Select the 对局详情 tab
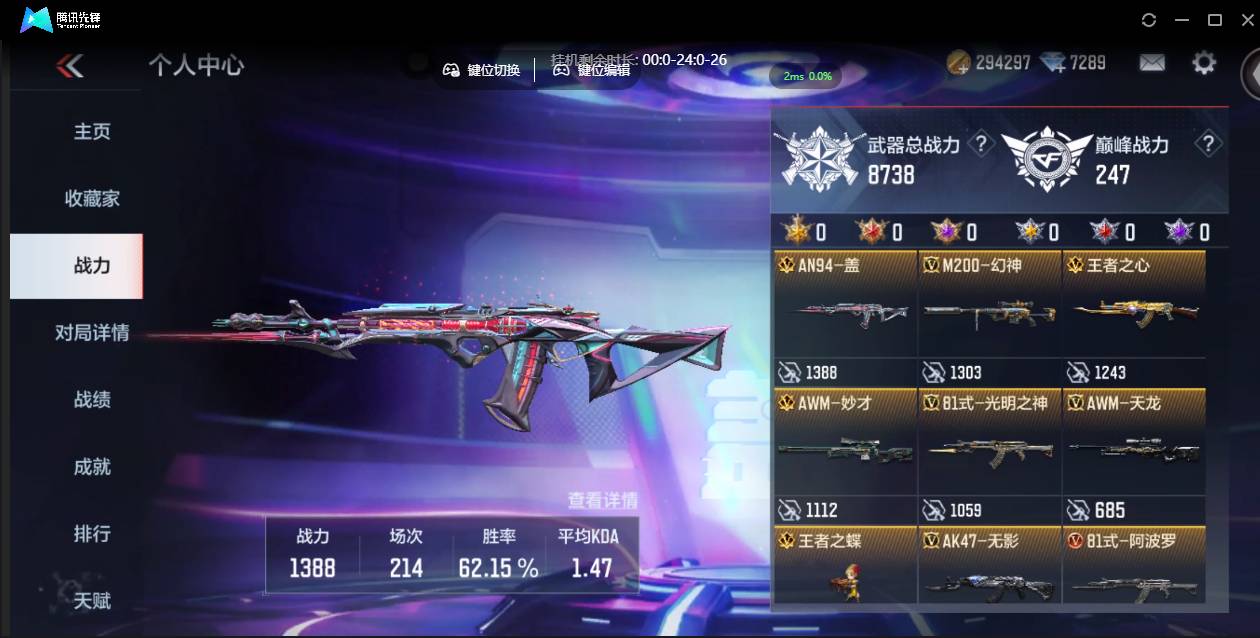Image resolution: width=1260 pixels, height=638 pixels. click(x=91, y=333)
